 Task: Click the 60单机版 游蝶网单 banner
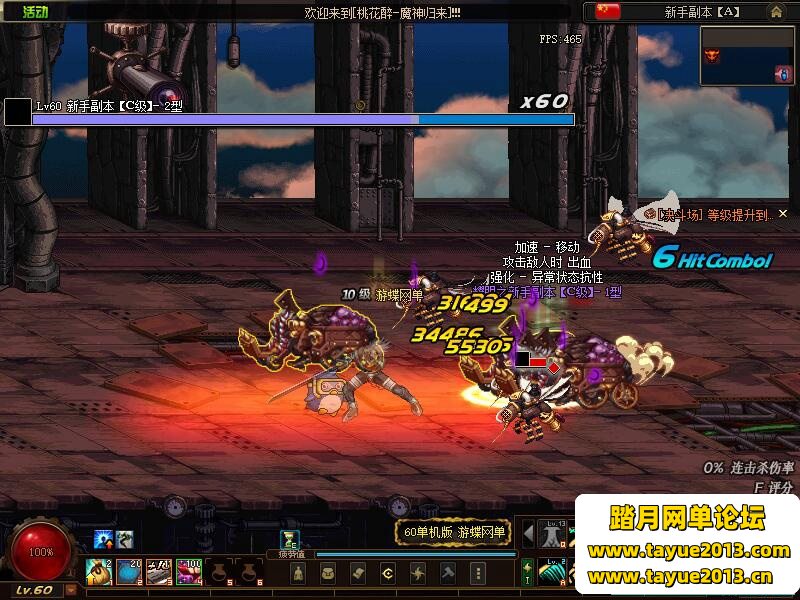click(455, 533)
